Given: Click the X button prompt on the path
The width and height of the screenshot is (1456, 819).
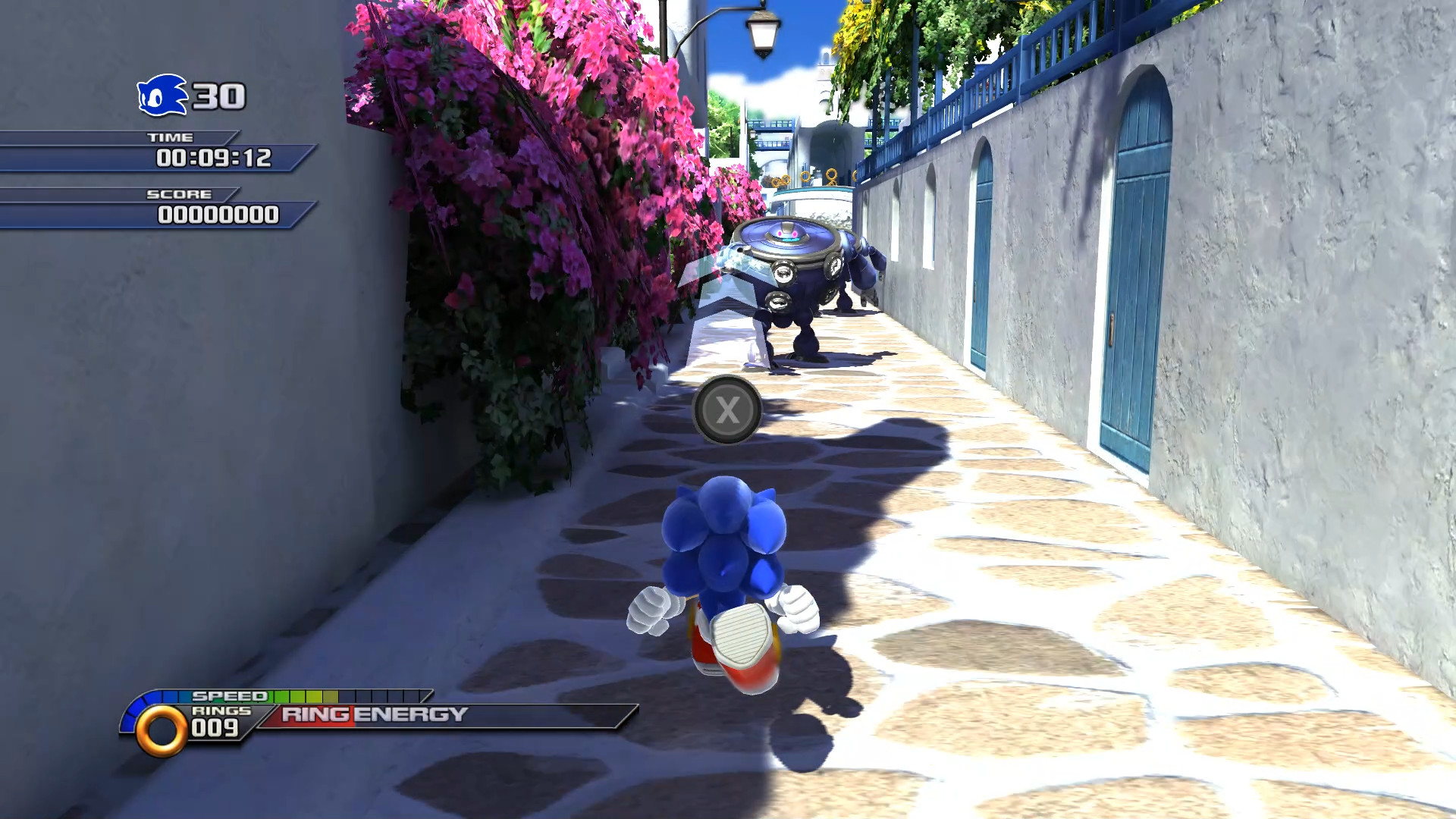Looking at the screenshot, I should [x=726, y=409].
